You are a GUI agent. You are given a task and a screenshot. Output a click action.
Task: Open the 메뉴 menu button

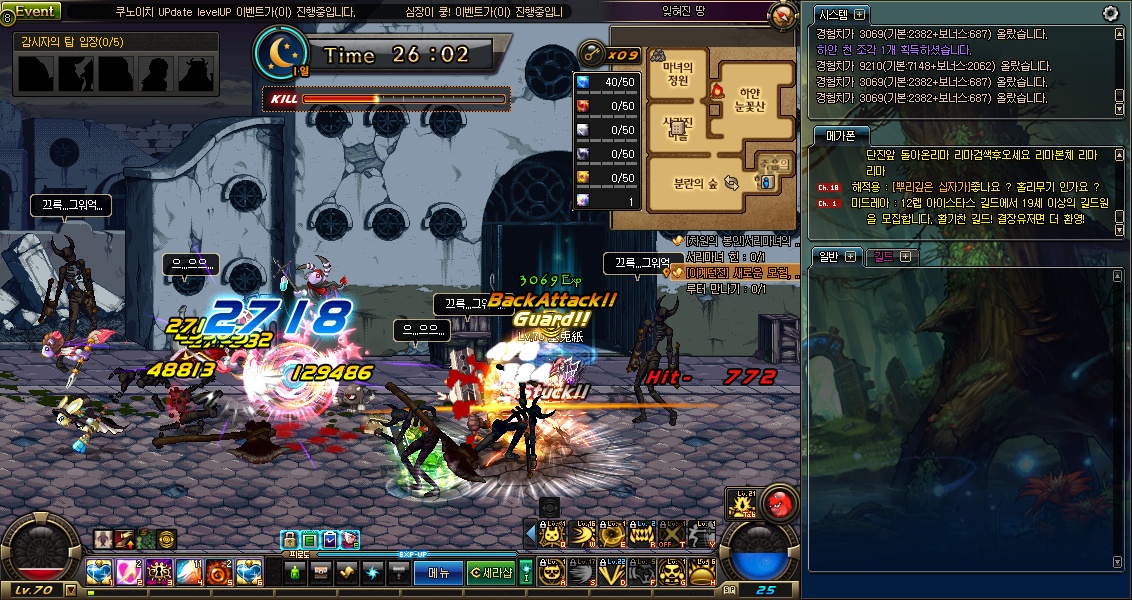coord(438,573)
